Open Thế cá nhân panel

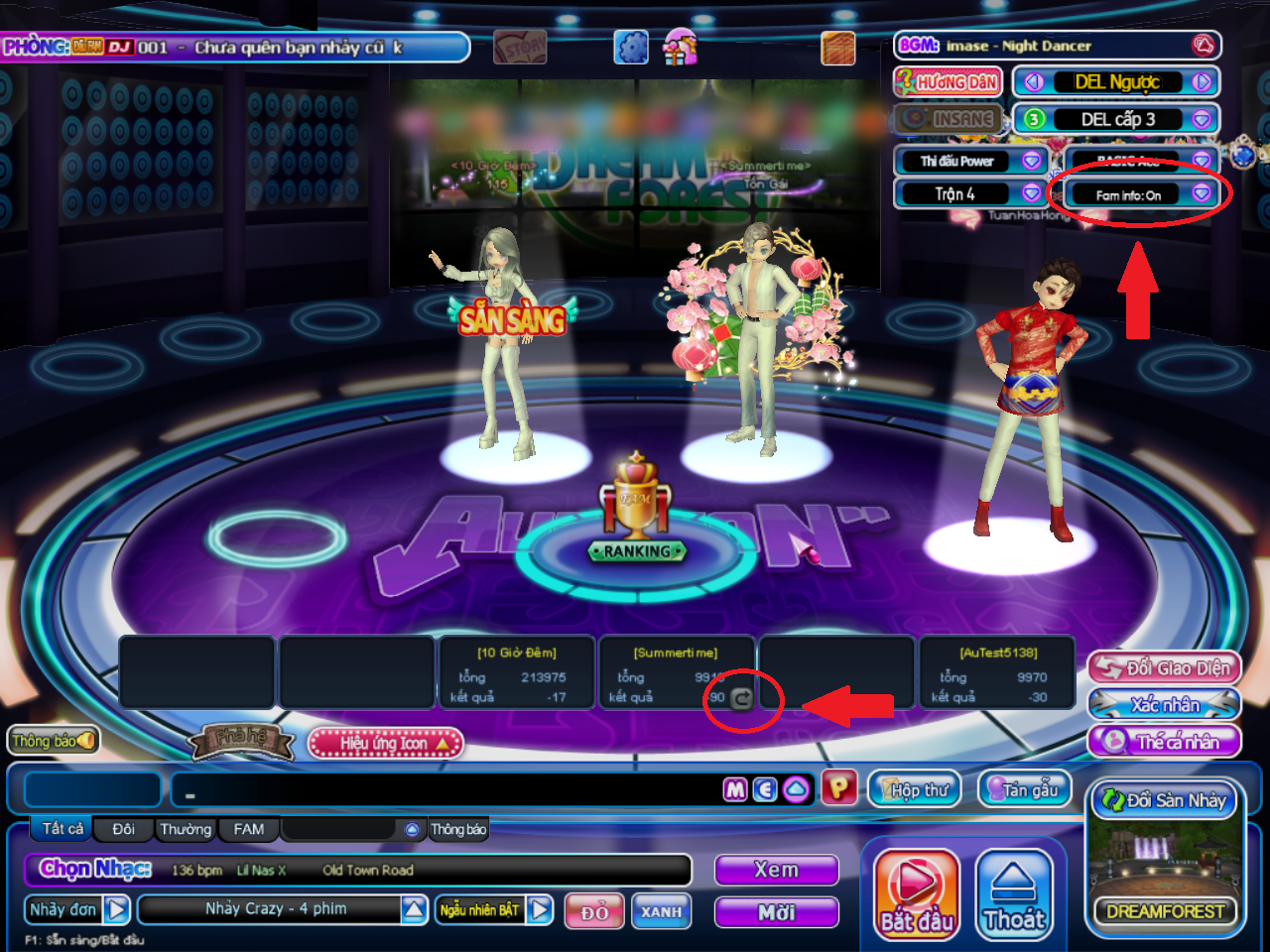coord(1165,742)
